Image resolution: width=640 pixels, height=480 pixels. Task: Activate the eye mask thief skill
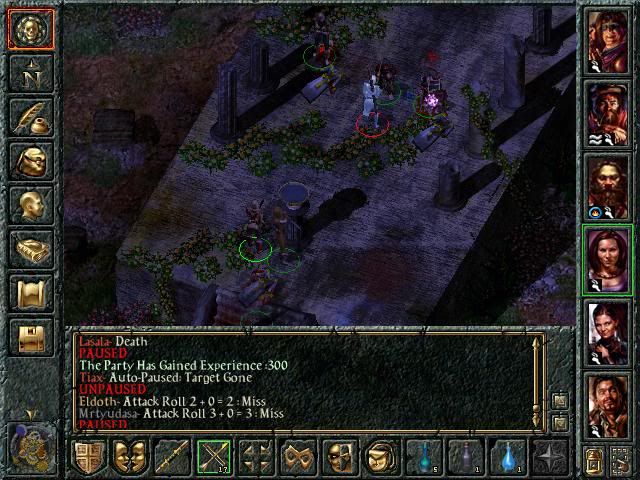pyautogui.click(x=339, y=457)
